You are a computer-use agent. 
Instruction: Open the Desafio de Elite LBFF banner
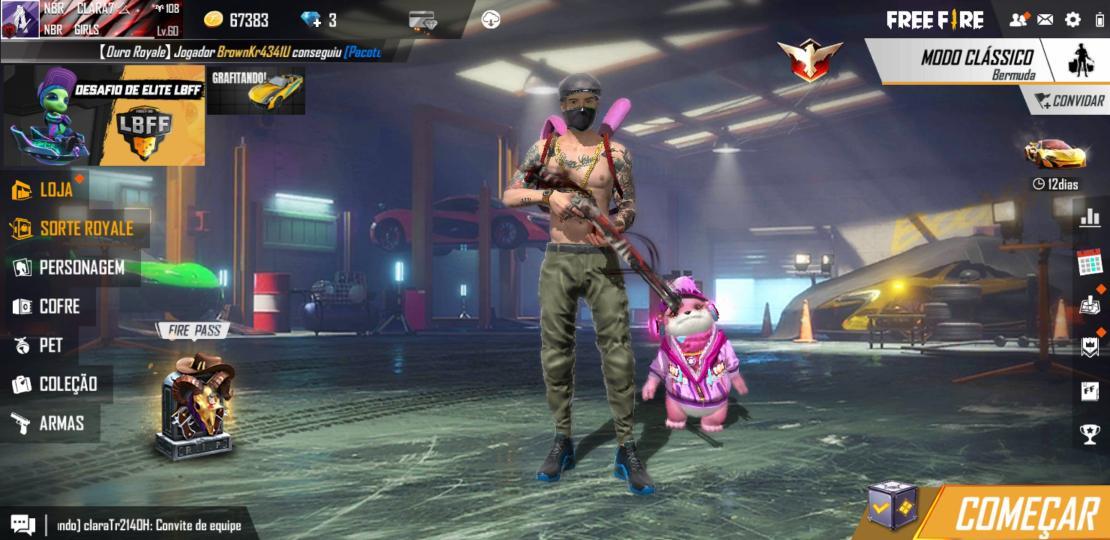click(104, 116)
